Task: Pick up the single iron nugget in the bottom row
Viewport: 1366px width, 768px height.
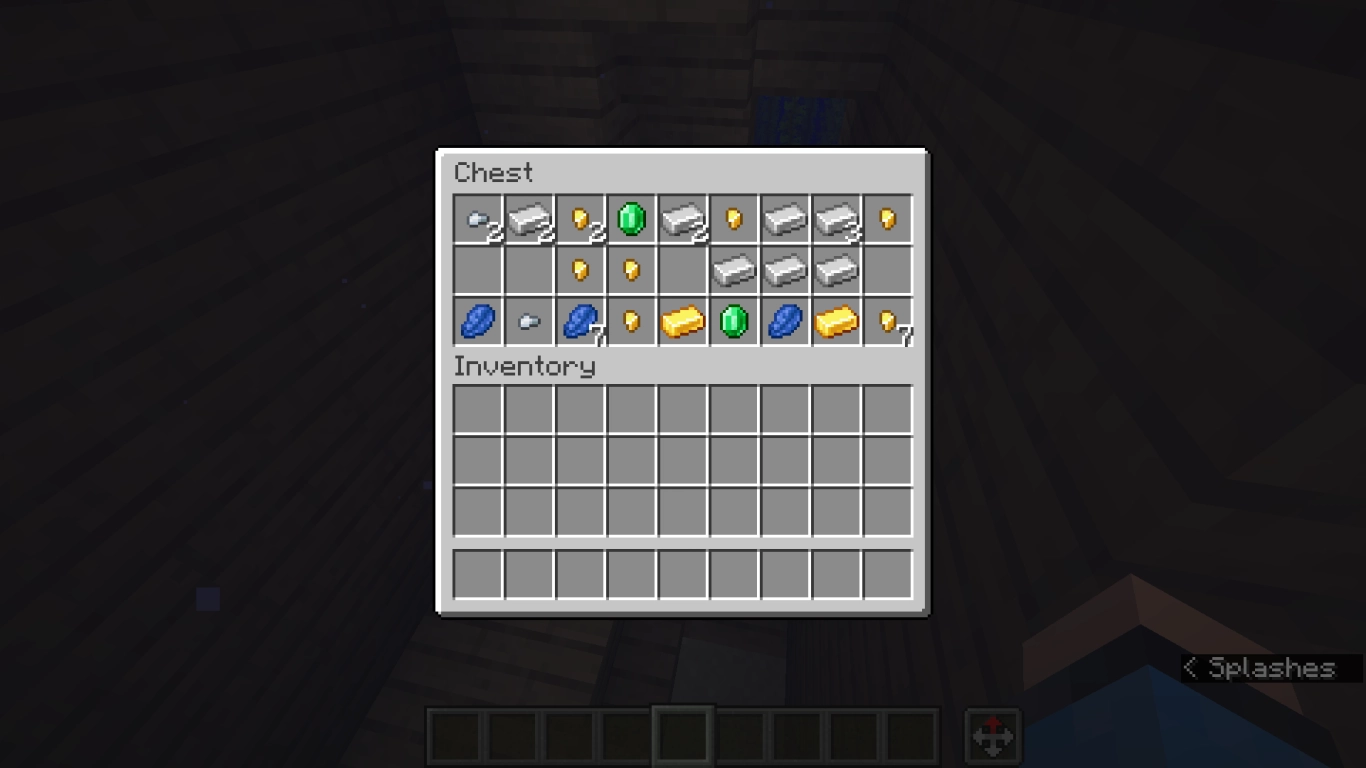Action: point(529,320)
